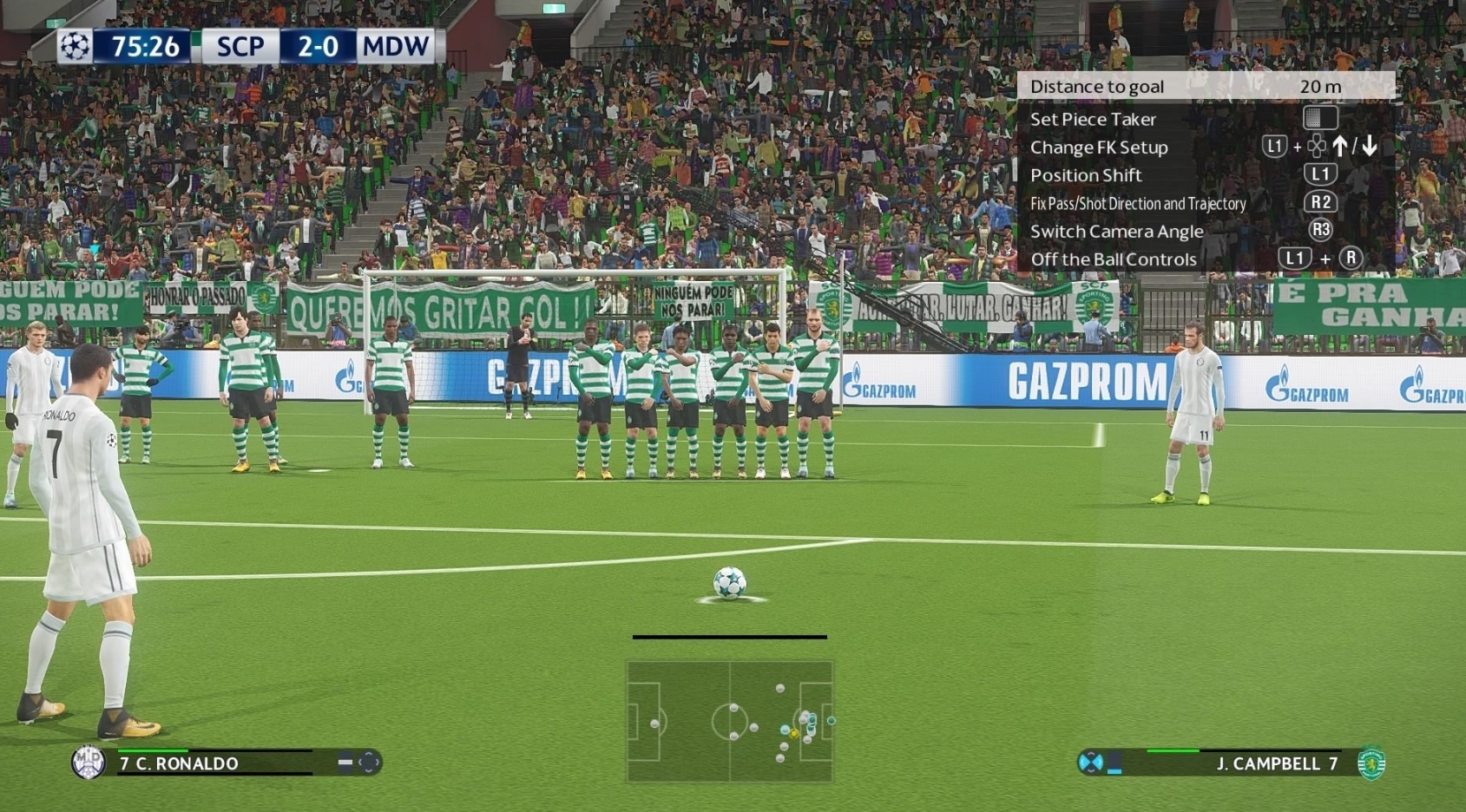Image resolution: width=1466 pixels, height=812 pixels.
Task: Choose the Switch Camera Angle entry
Action: point(1116,232)
